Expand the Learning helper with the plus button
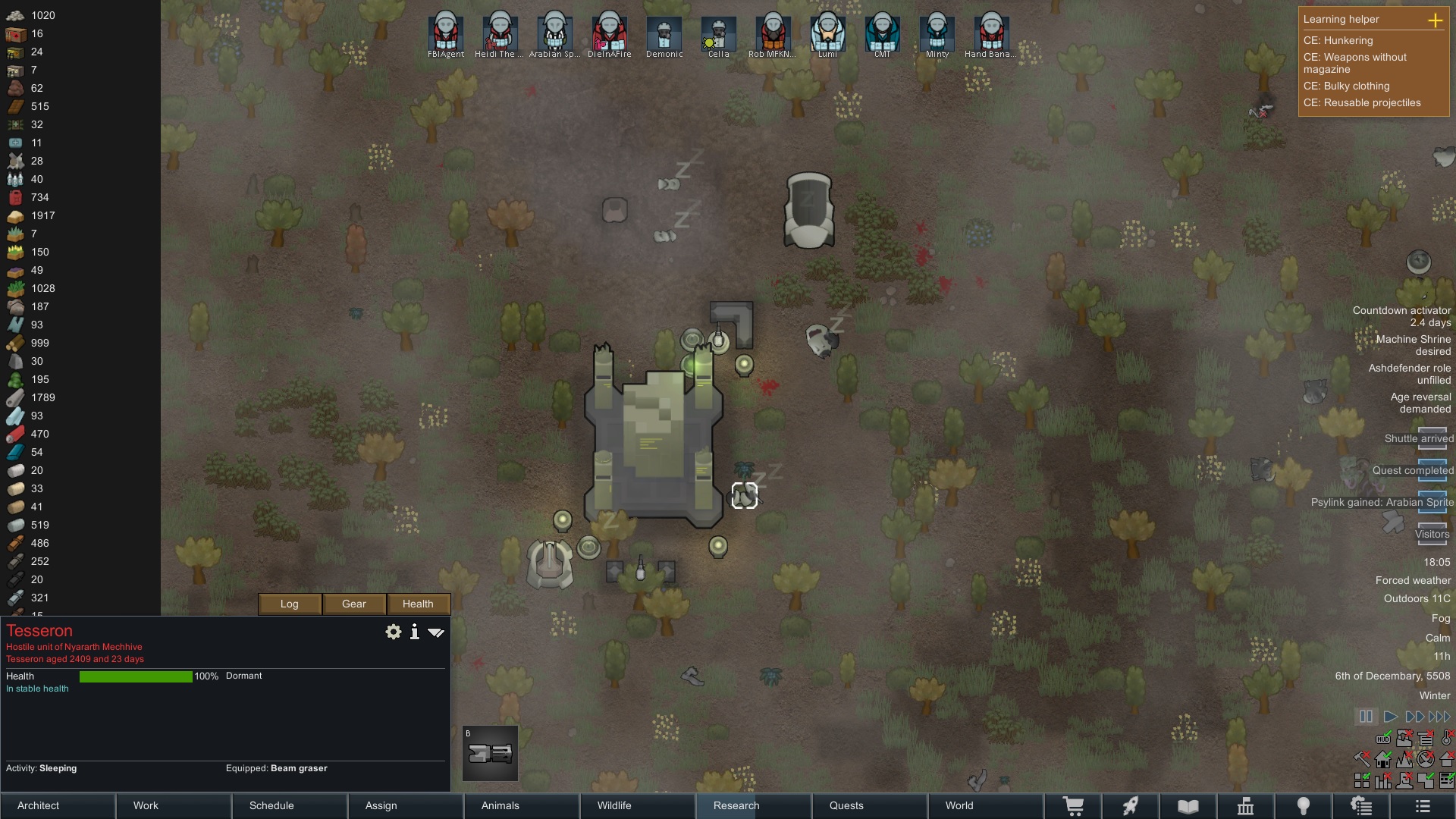 pos(1436,21)
